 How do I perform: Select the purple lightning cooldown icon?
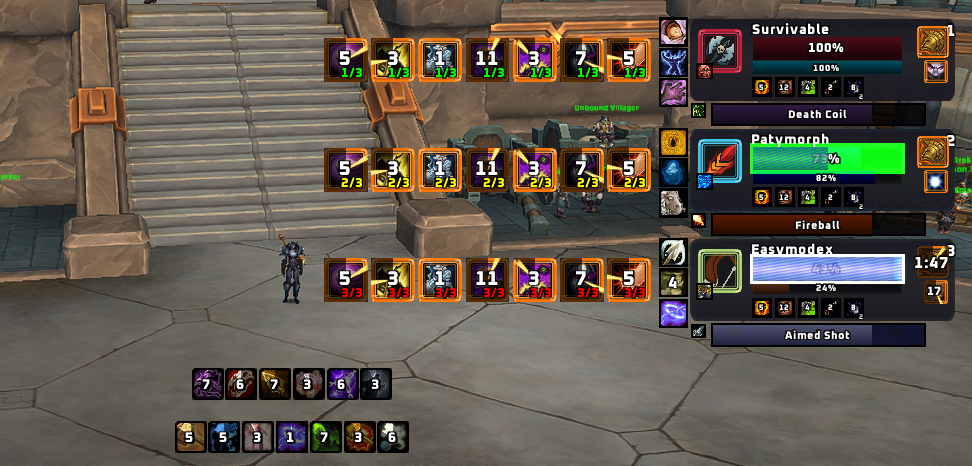tap(673, 313)
